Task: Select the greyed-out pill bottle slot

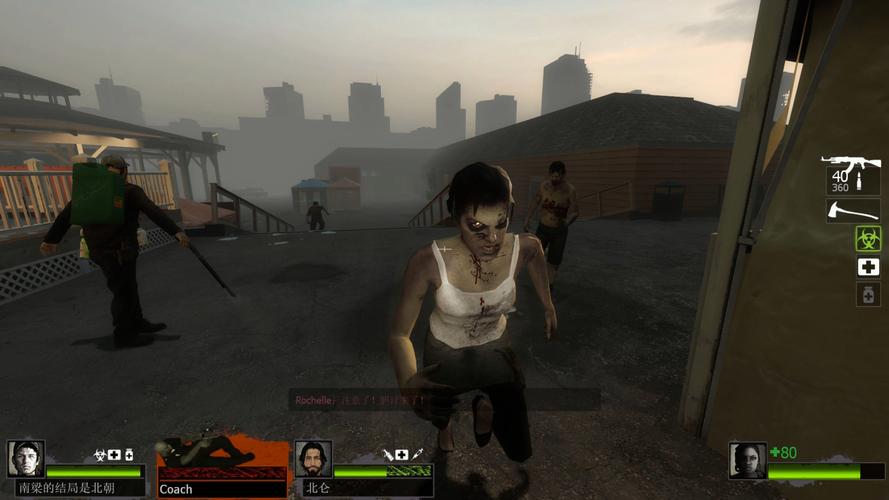Action: [x=867, y=294]
